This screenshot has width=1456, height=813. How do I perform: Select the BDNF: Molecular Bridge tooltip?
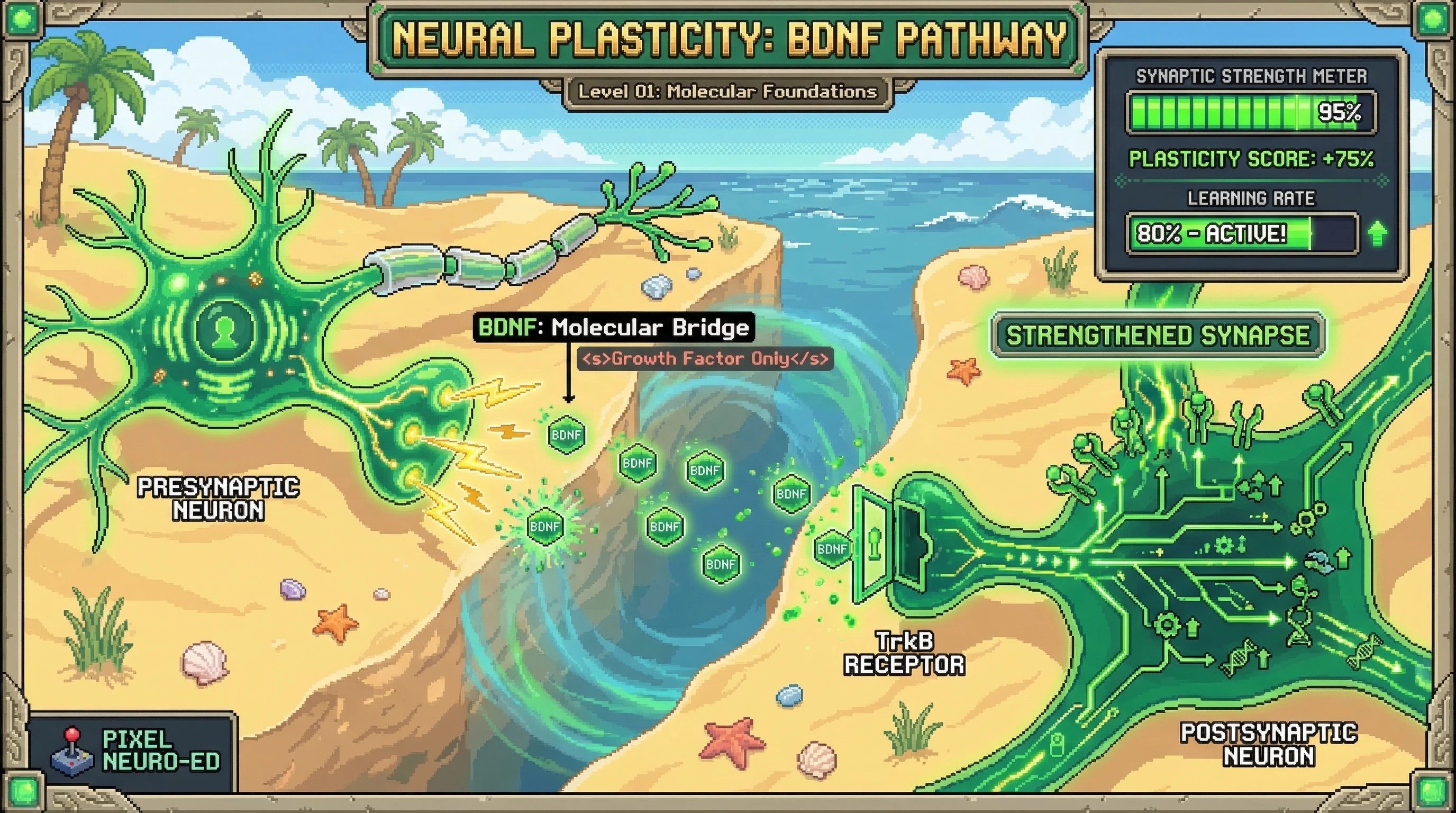(614, 327)
